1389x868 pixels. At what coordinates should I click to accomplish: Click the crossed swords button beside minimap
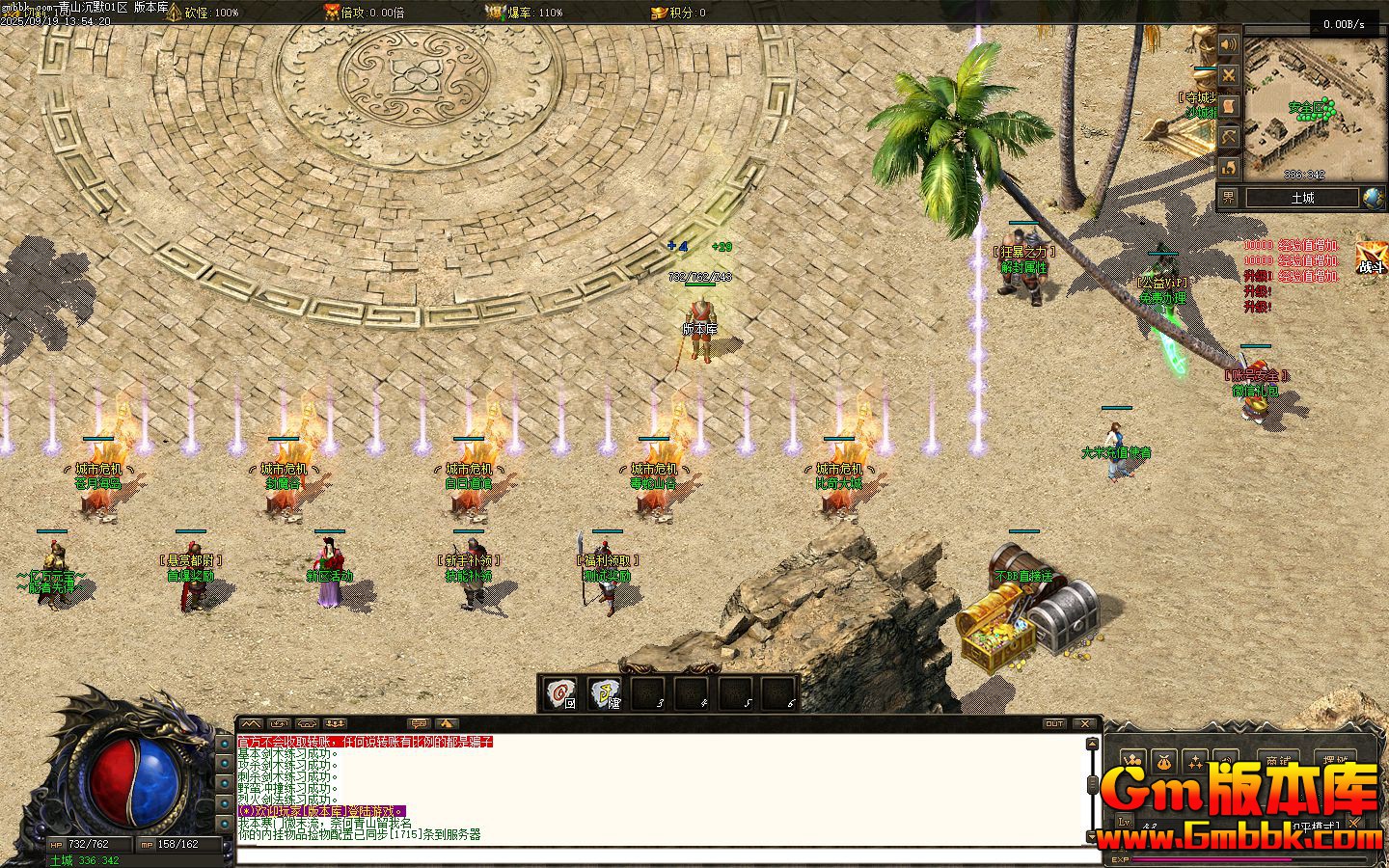coord(1228,75)
